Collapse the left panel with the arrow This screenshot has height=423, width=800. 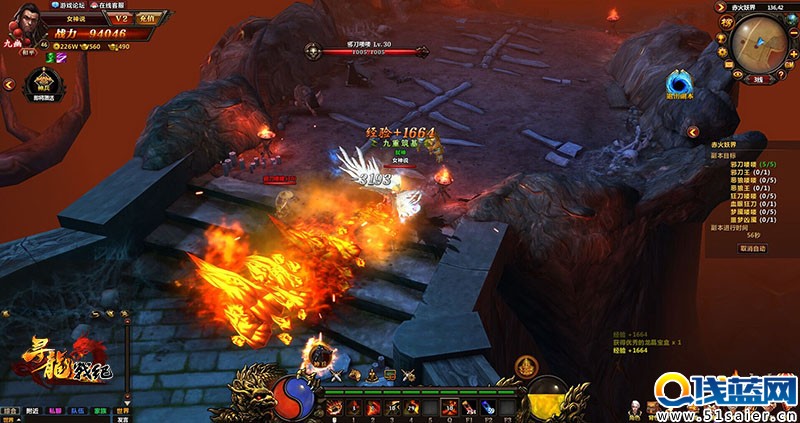[x=8, y=86]
